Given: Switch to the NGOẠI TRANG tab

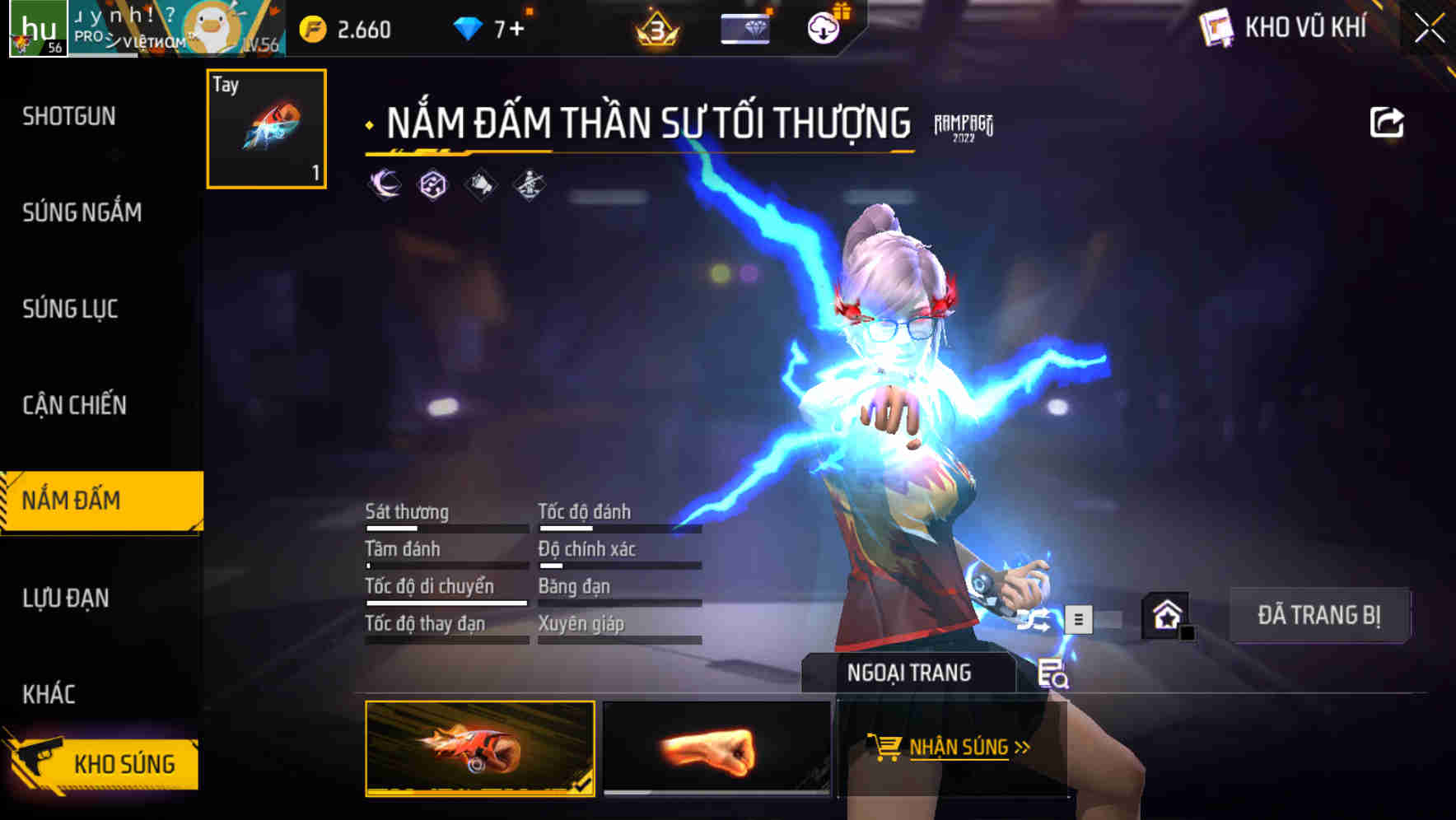Looking at the screenshot, I should click(x=910, y=673).
